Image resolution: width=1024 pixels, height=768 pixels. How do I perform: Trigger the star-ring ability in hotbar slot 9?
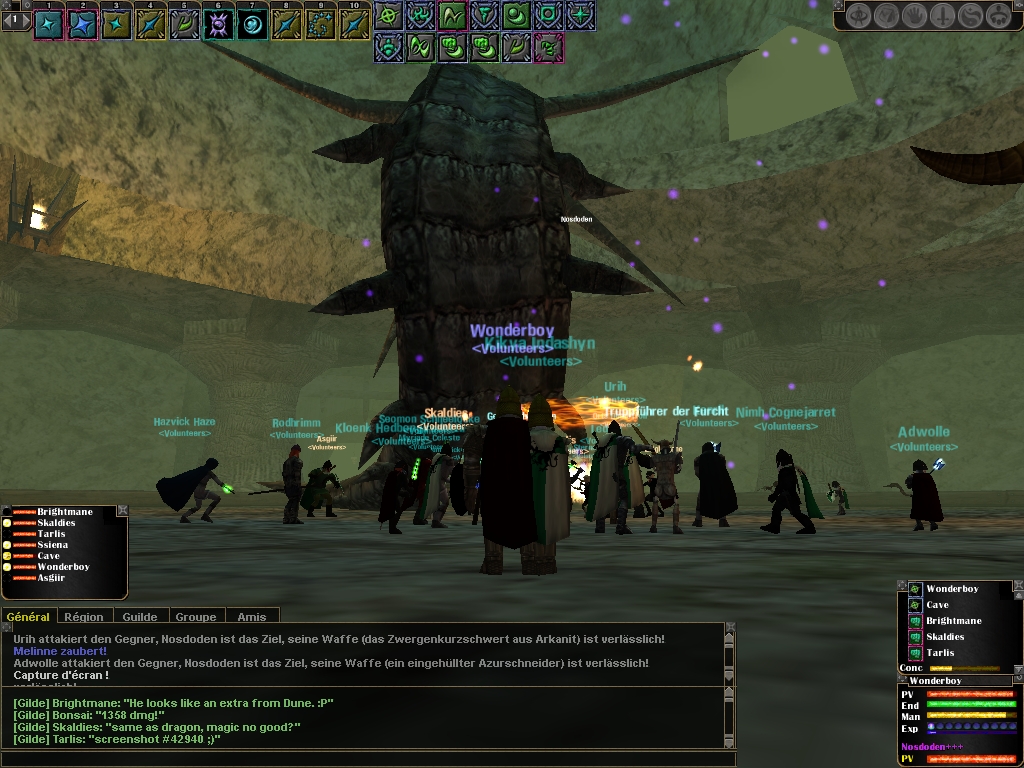click(x=321, y=25)
